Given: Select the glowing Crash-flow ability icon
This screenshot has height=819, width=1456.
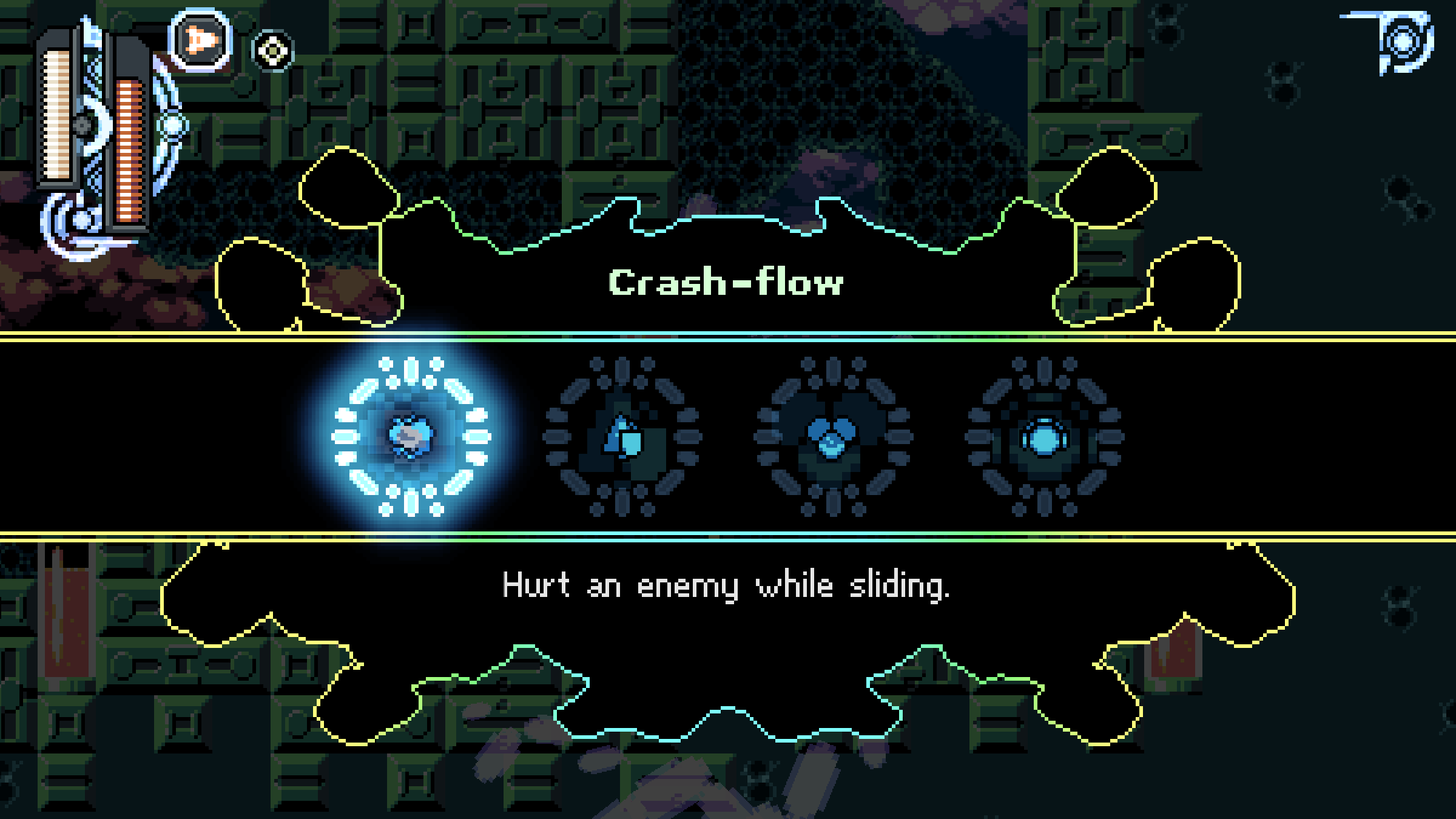Looking at the screenshot, I should (411, 436).
